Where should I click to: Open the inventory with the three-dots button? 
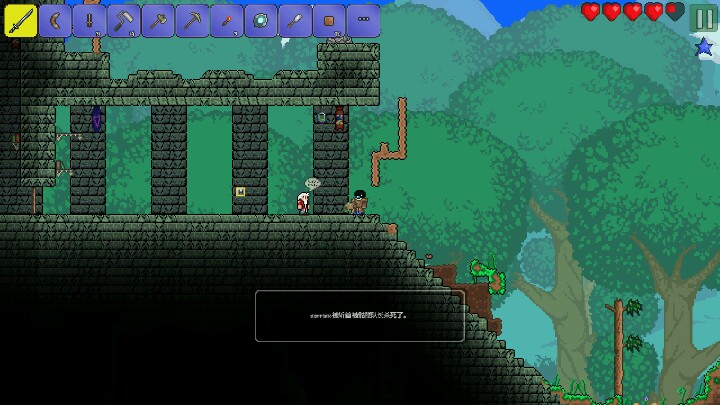[362, 20]
